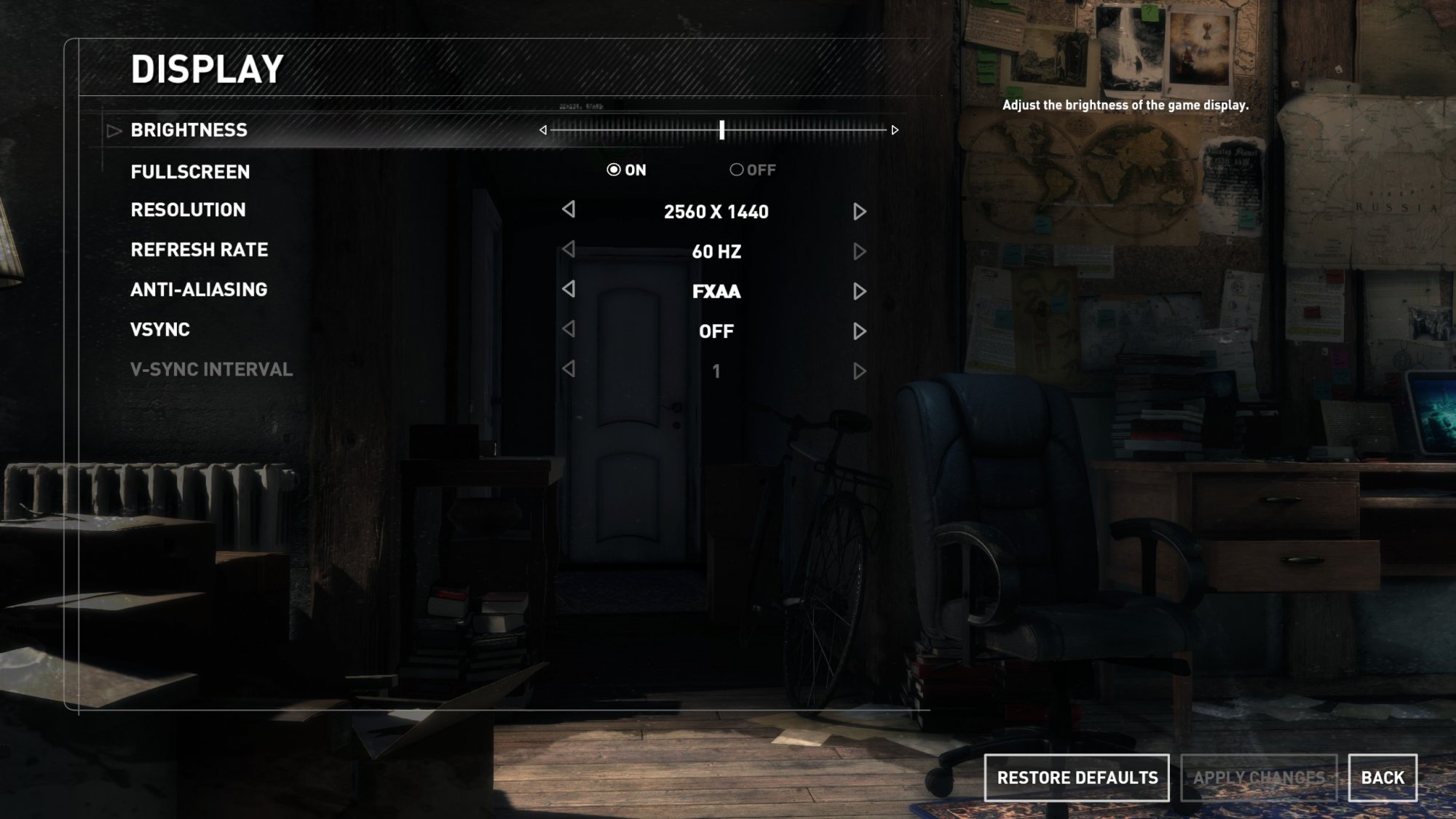1456x819 pixels.
Task: Select the Resolution setting row label
Action: [188, 210]
